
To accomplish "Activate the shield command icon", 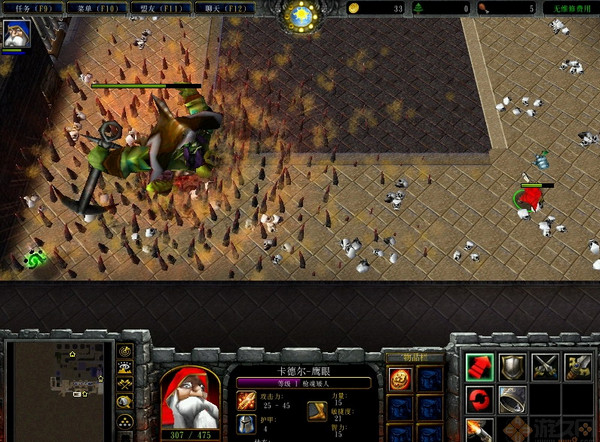I will pos(513,367).
